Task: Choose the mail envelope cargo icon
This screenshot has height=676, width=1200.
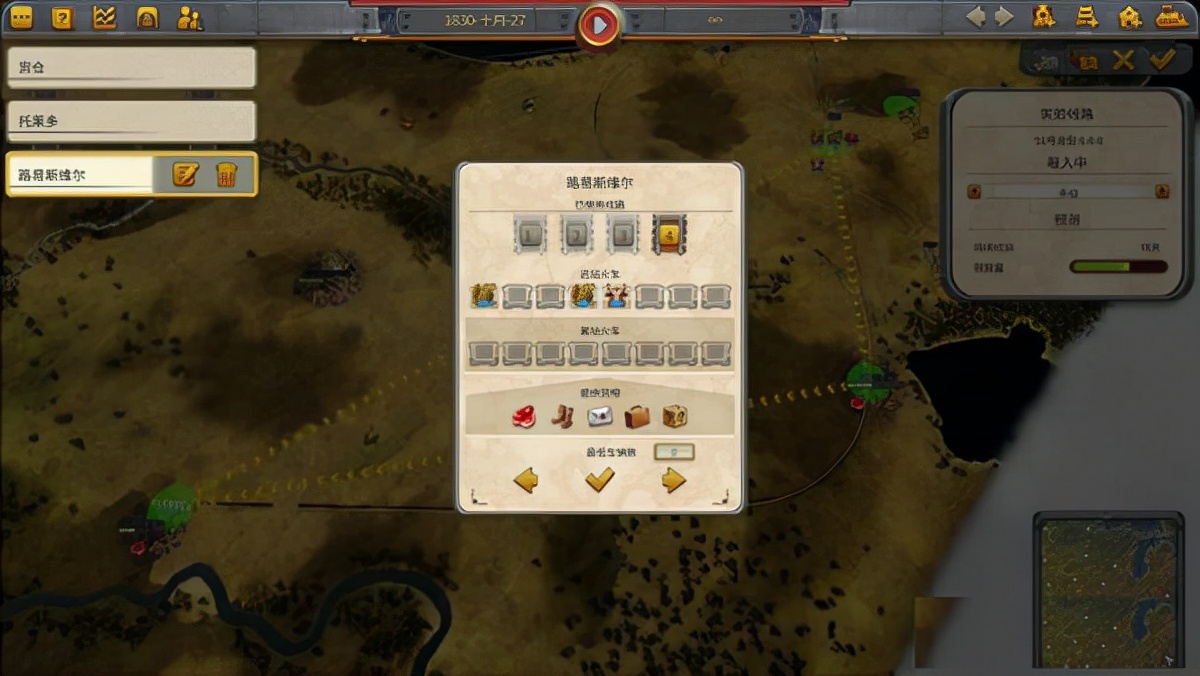Action: click(599, 416)
